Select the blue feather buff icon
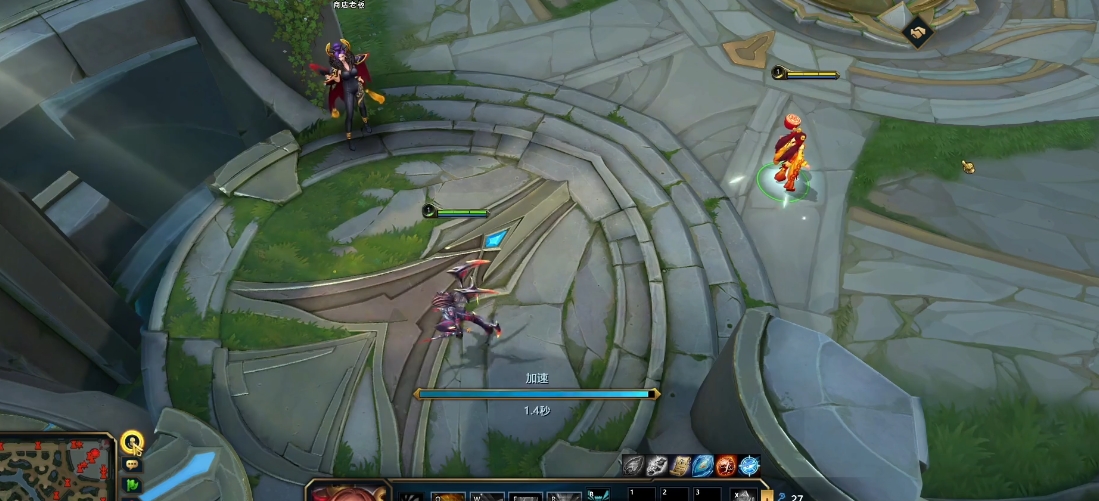 pyautogui.click(x=703, y=465)
